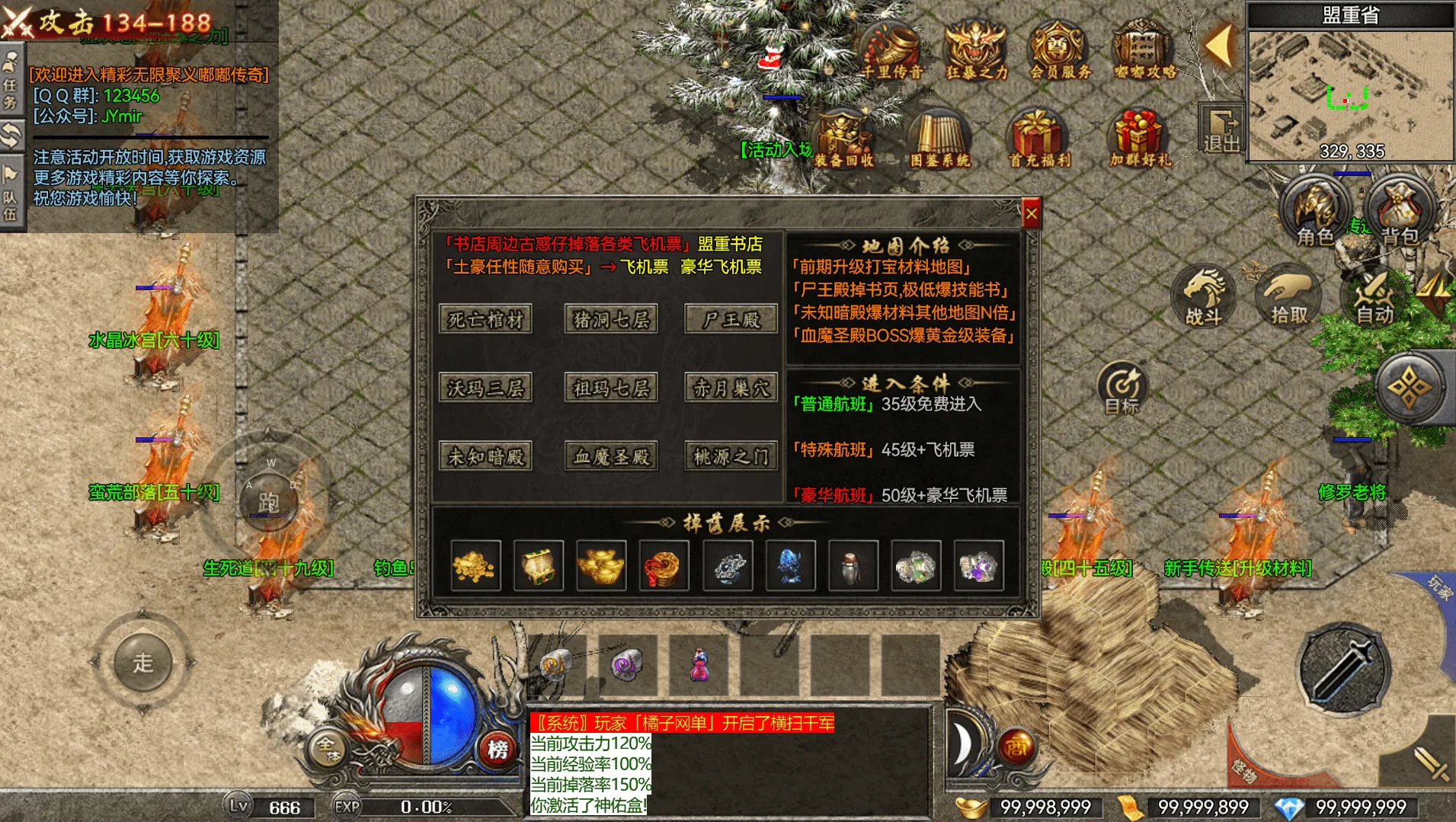Select the 沃玛三层 map button
The width and height of the screenshot is (1456, 822).
pyautogui.click(x=485, y=389)
